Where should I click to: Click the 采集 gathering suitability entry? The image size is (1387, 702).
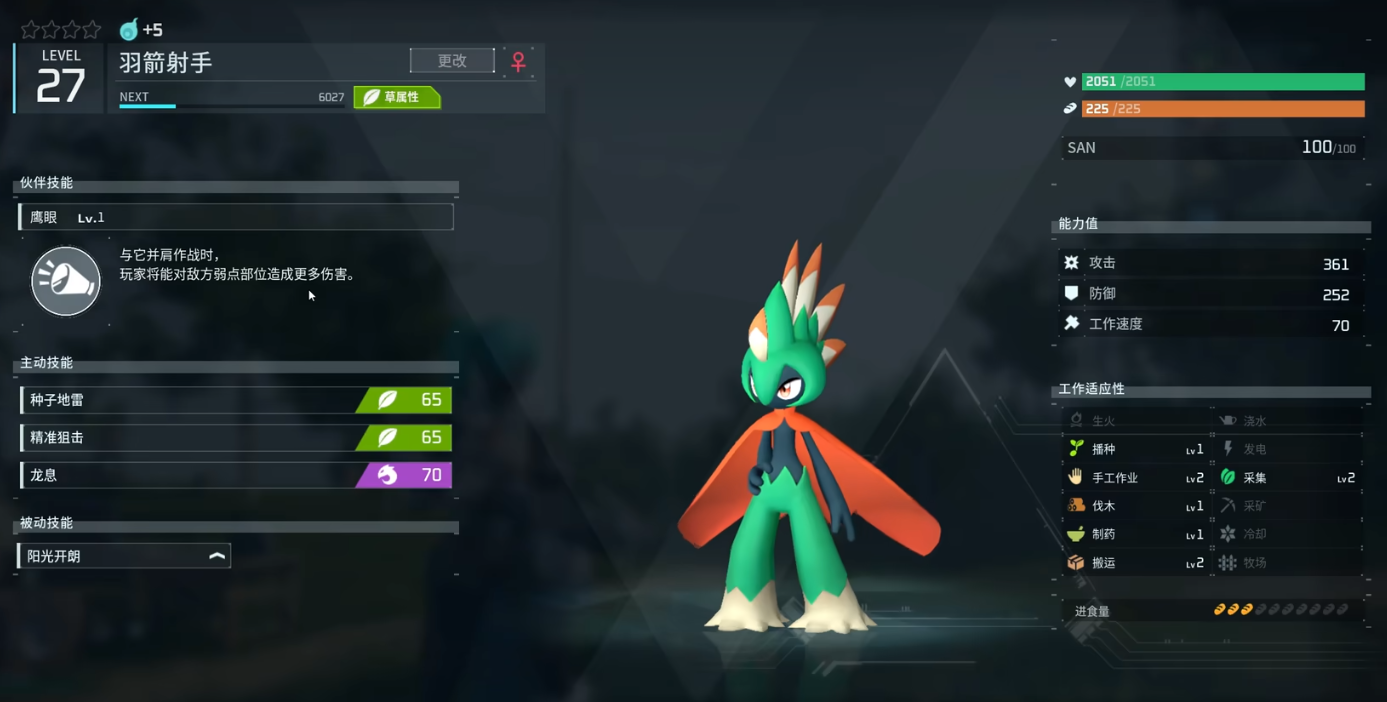1288,478
